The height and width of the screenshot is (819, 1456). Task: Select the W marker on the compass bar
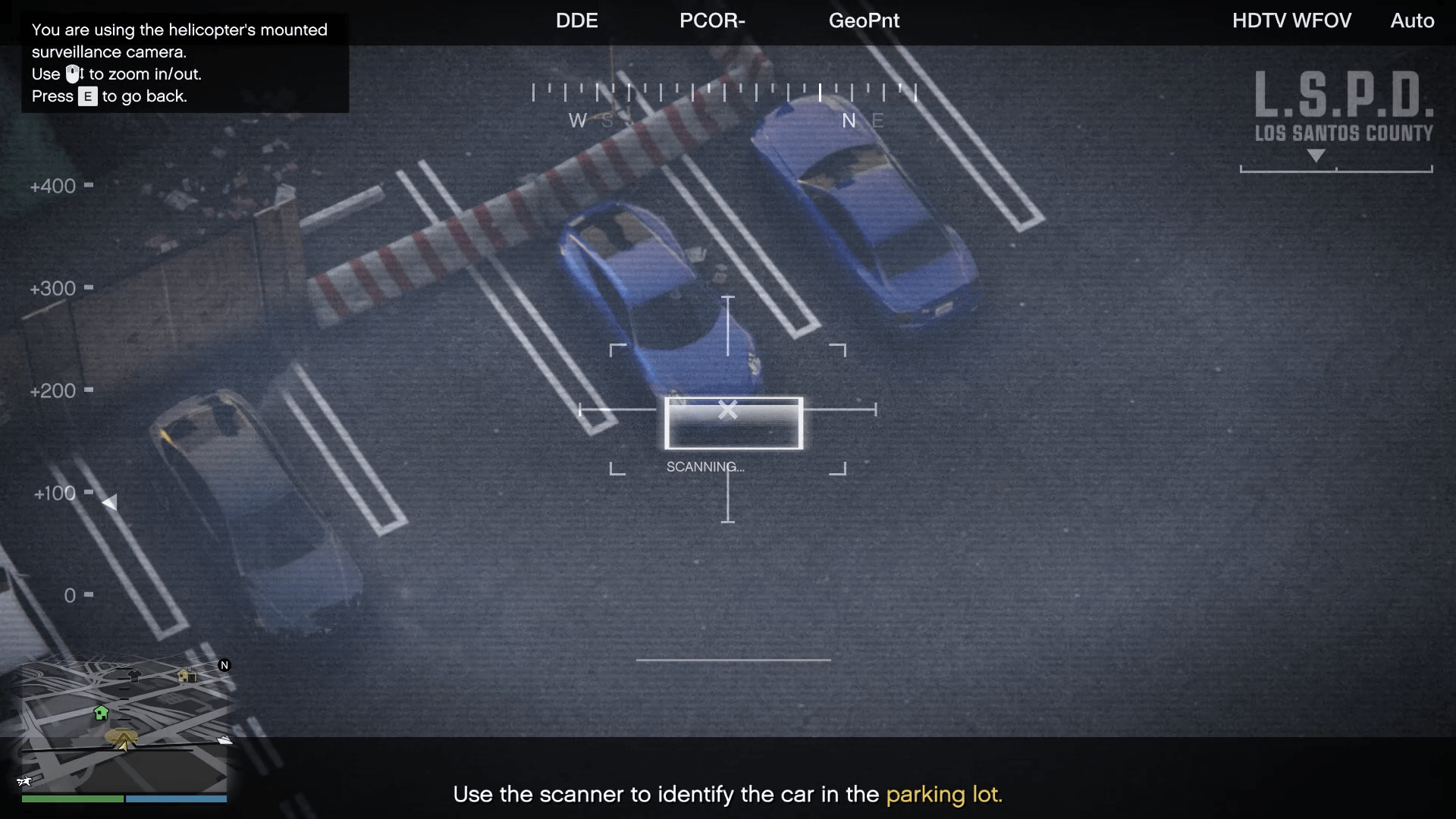578,121
